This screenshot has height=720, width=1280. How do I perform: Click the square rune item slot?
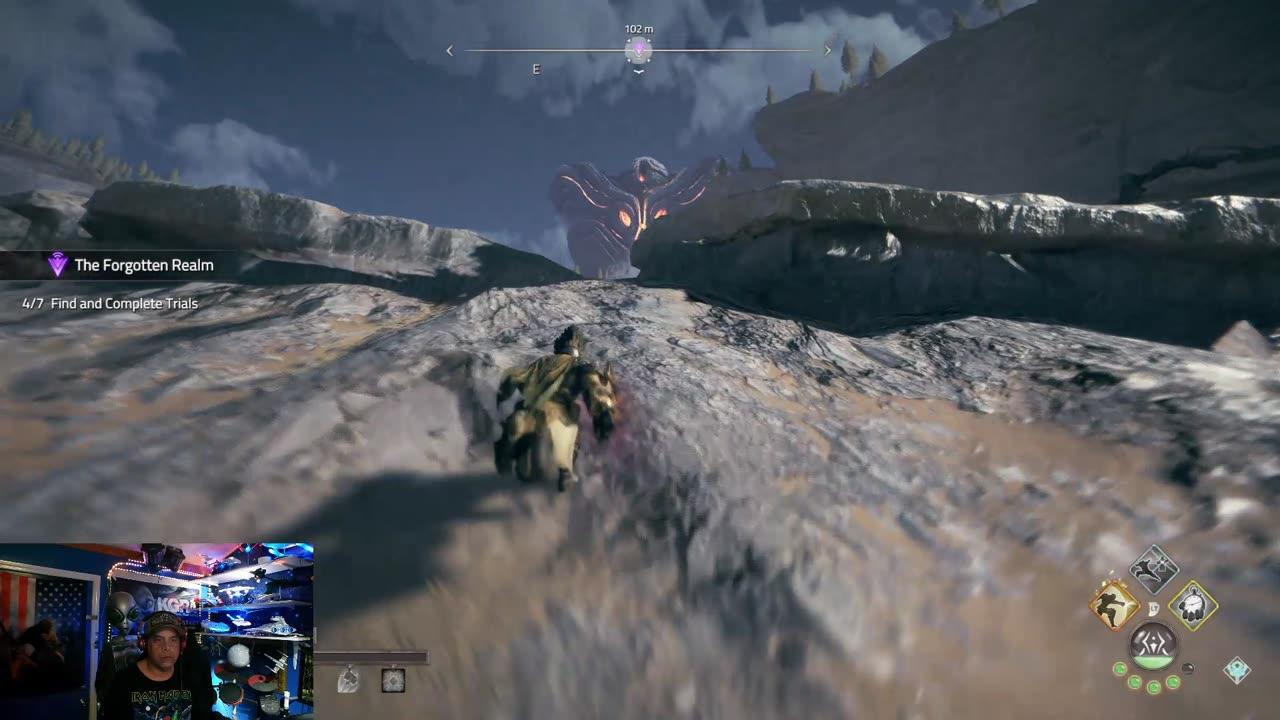click(x=393, y=680)
